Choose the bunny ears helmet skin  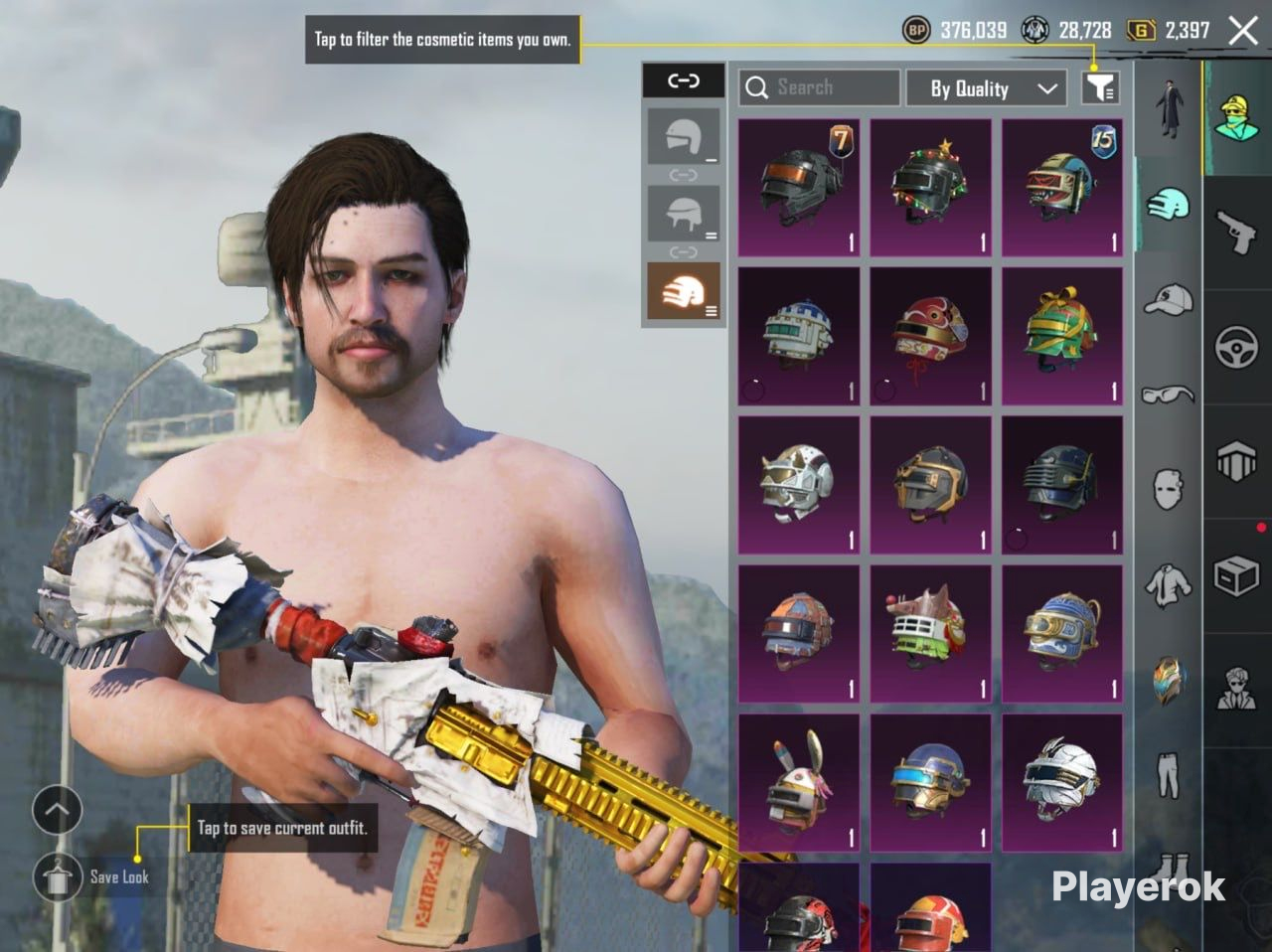tap(799, 782)
